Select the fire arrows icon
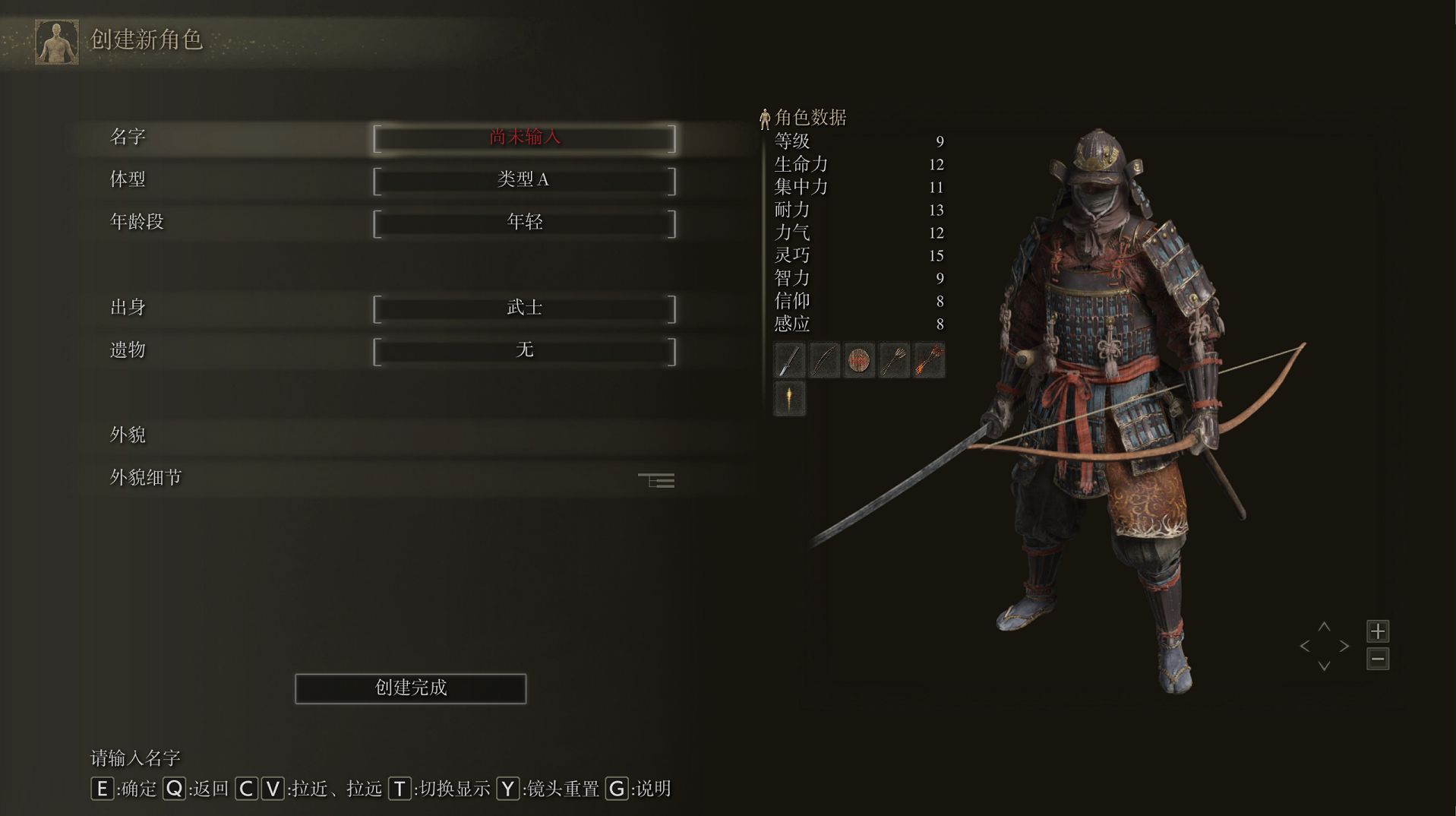 coord(929,360)
